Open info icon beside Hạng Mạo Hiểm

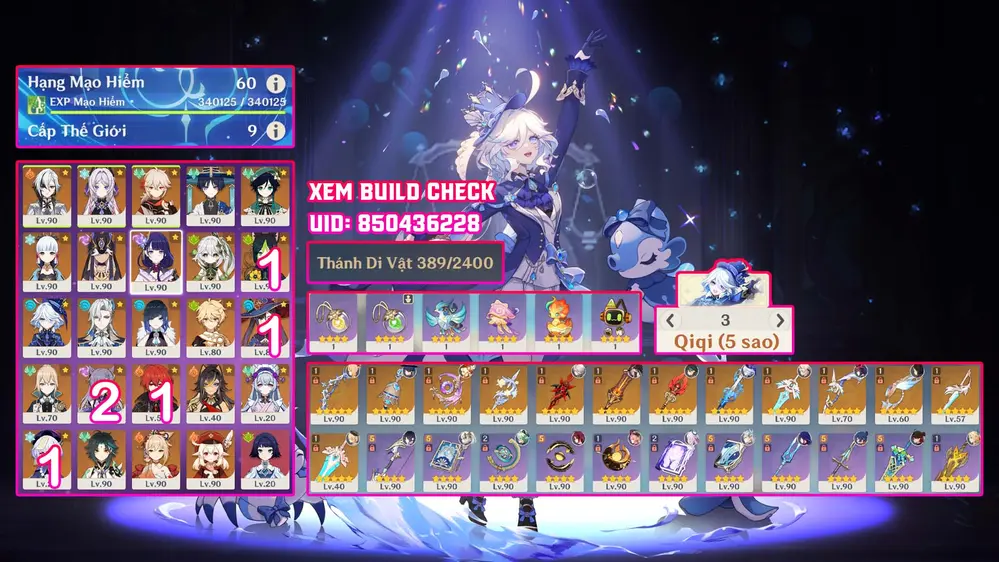(x=276, y=84)
